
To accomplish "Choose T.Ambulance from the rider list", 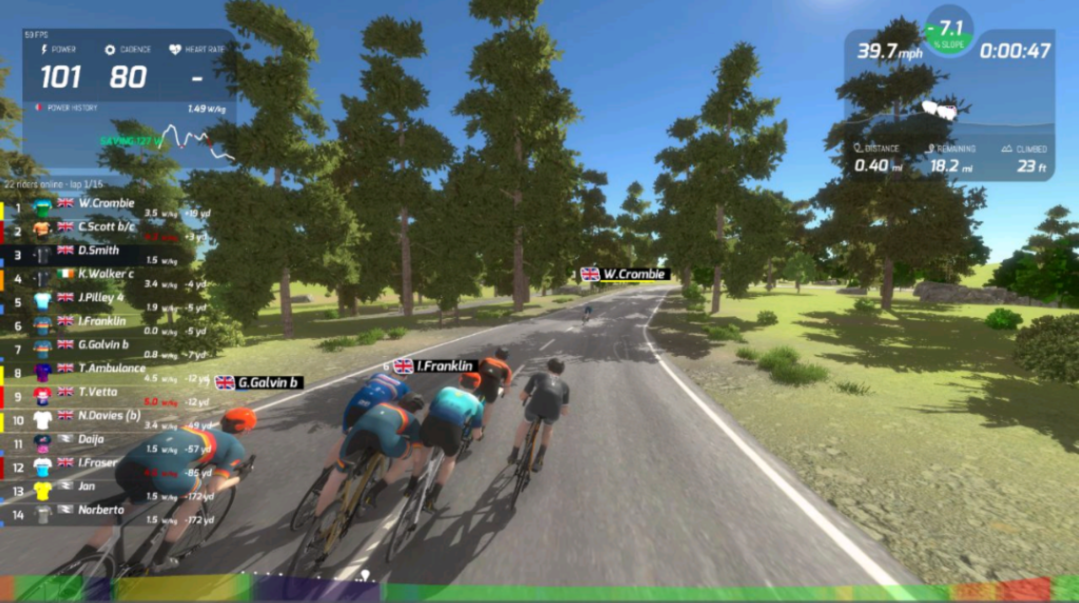I will click(x=110, y=369).
